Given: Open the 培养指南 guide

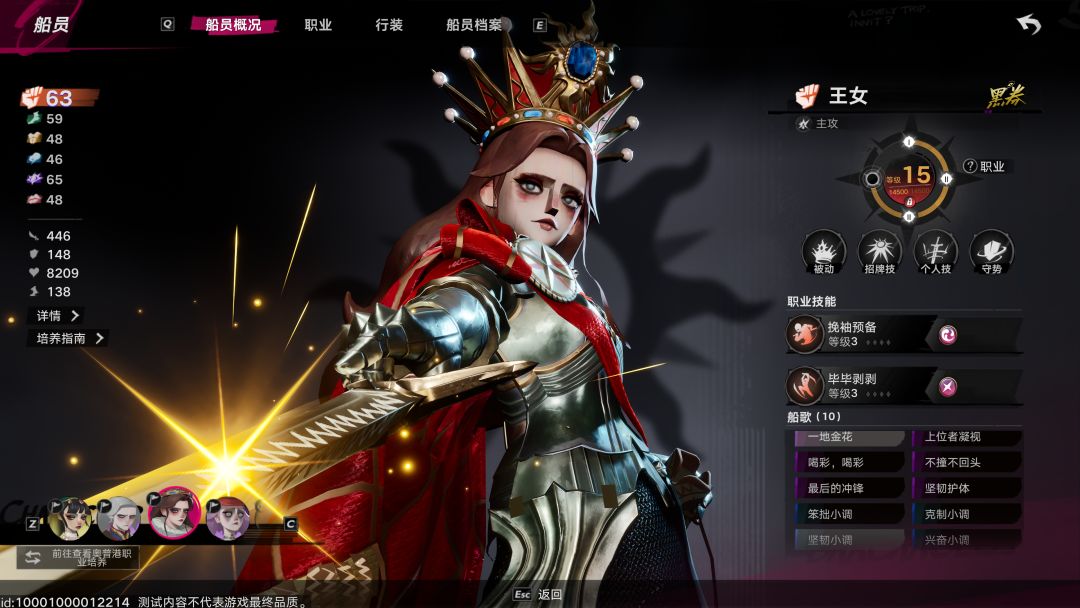Looking at the screenshot, I should 67,338.
